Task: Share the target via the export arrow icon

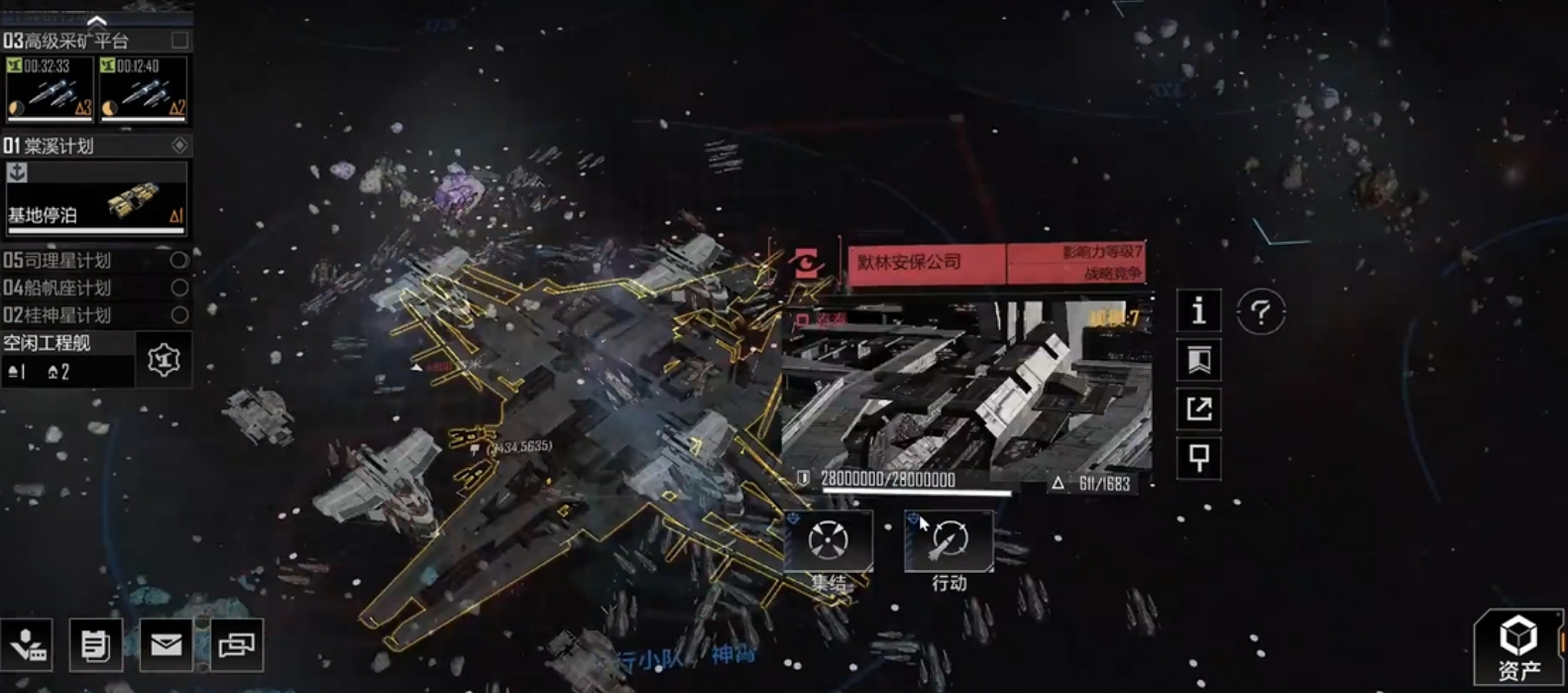Action: 1198,408
